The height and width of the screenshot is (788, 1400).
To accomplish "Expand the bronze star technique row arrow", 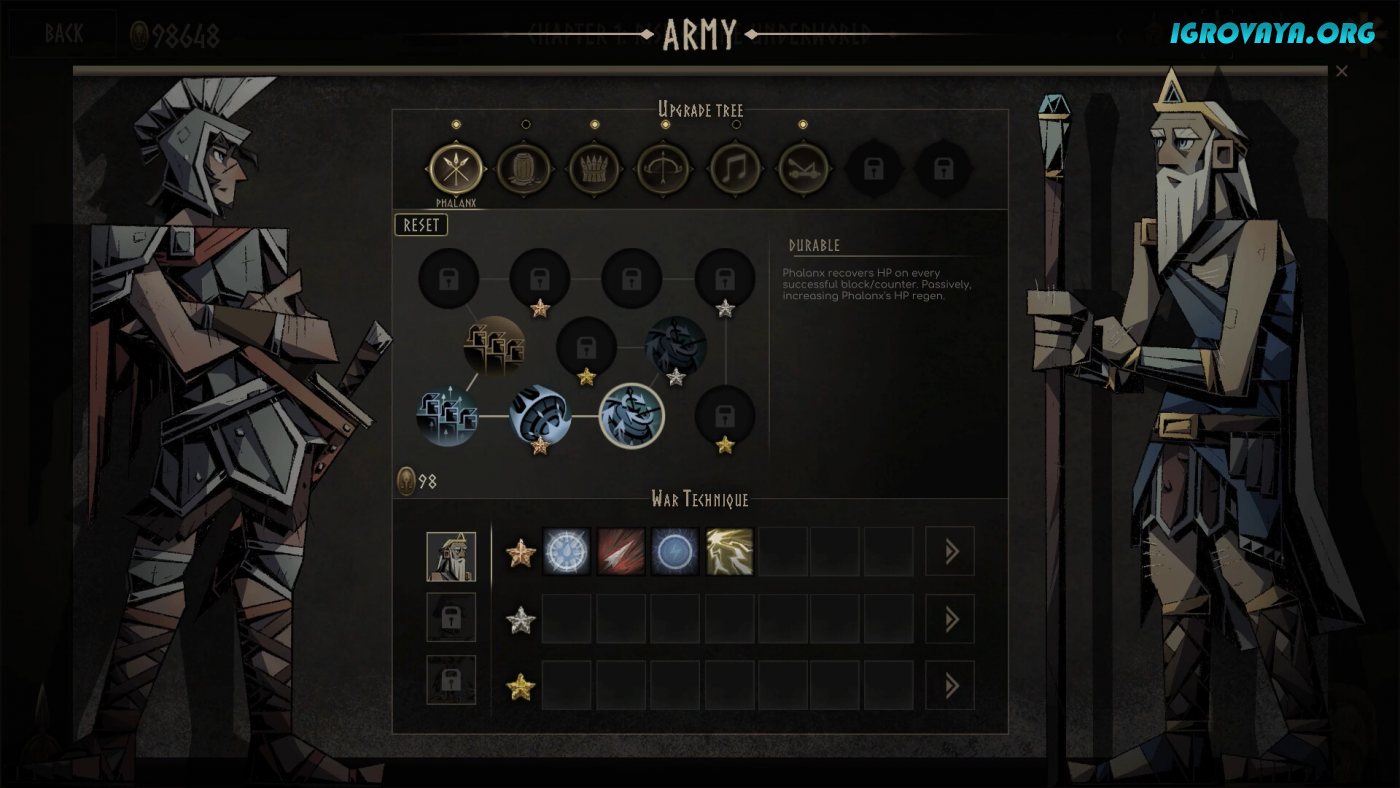I will (x=950, y=552).
